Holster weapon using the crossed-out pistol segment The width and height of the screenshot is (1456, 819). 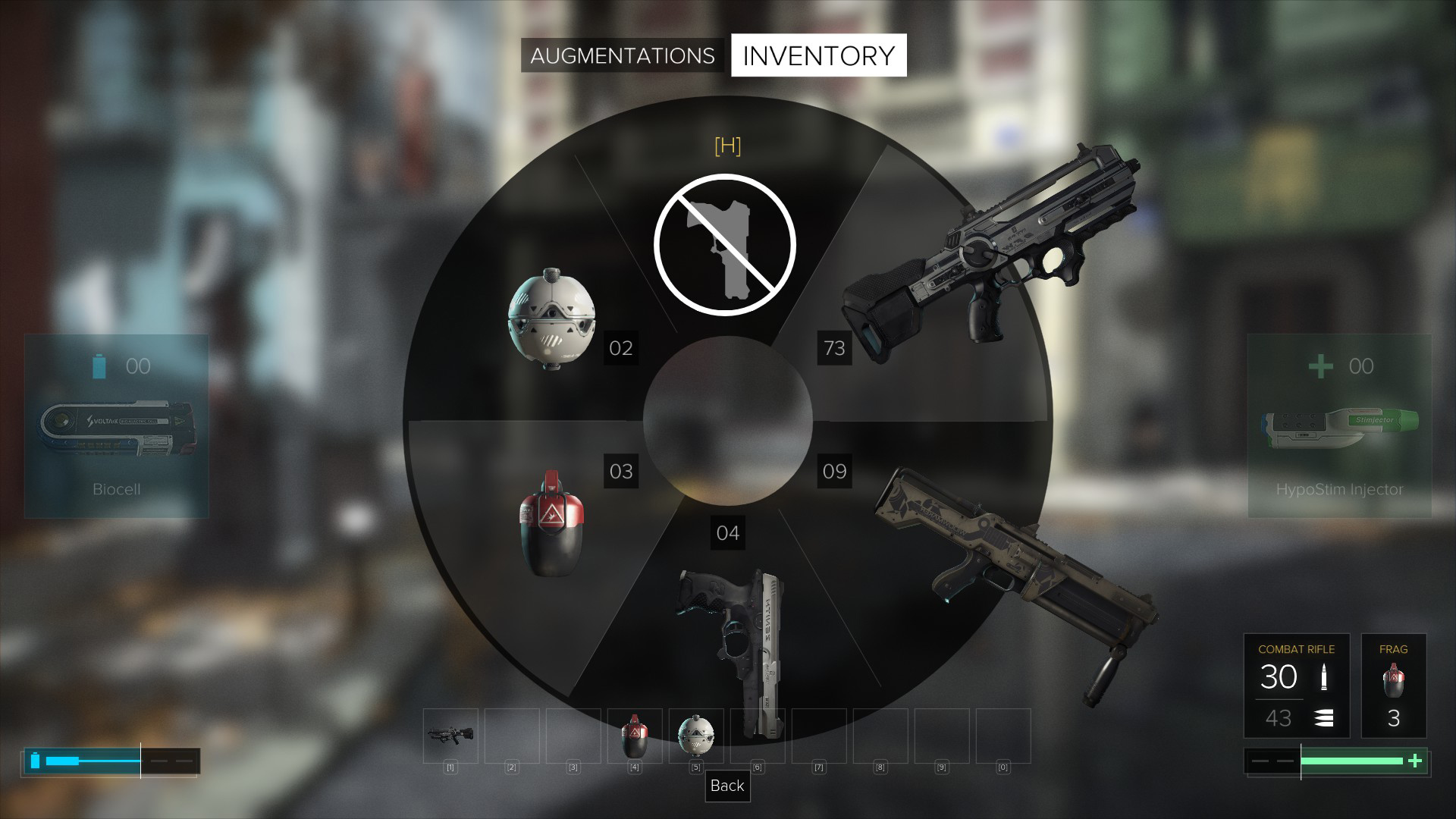pyautogui.click(x=725, y=244)
